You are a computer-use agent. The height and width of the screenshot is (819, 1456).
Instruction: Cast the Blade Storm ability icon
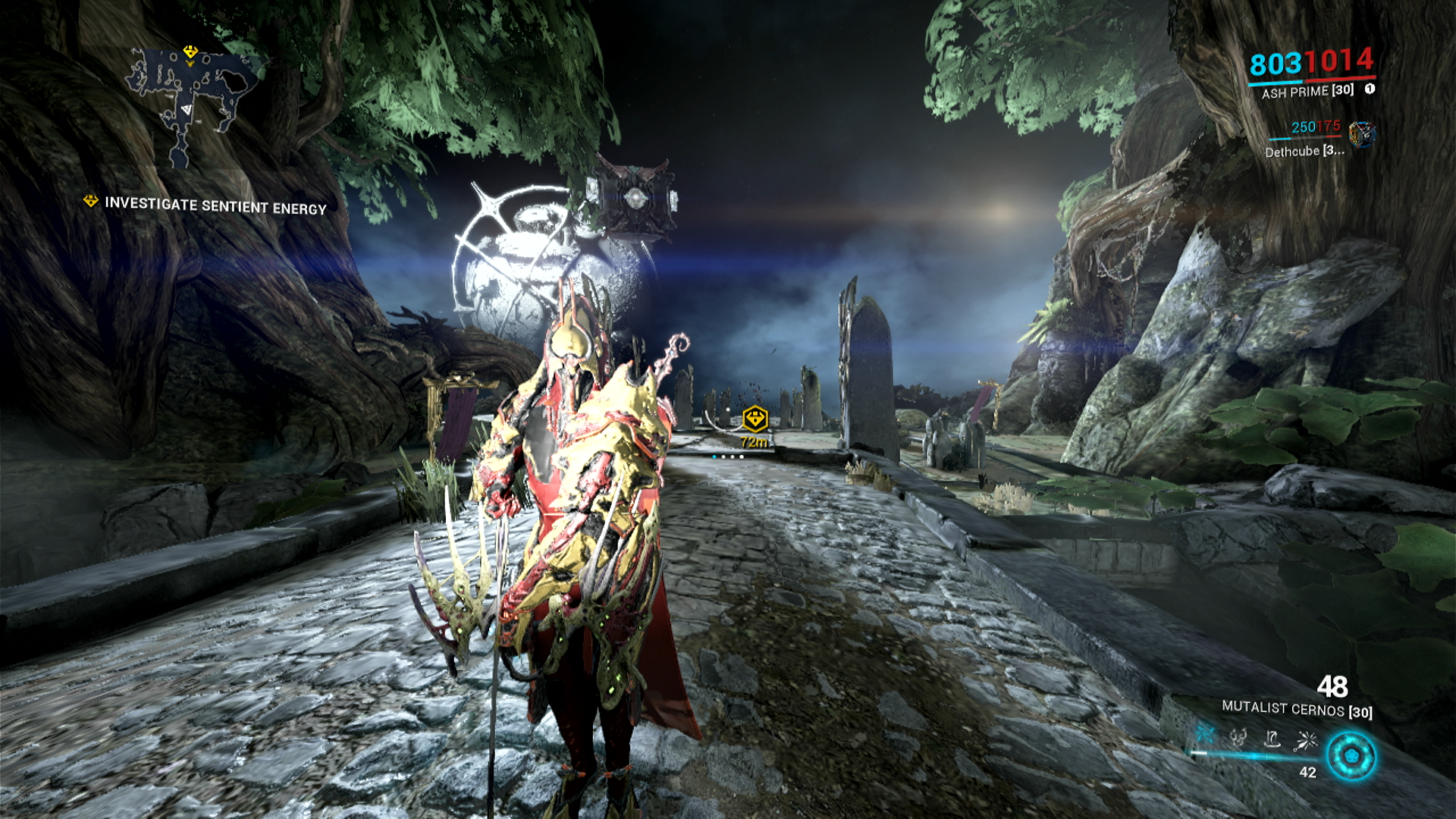1306,739
